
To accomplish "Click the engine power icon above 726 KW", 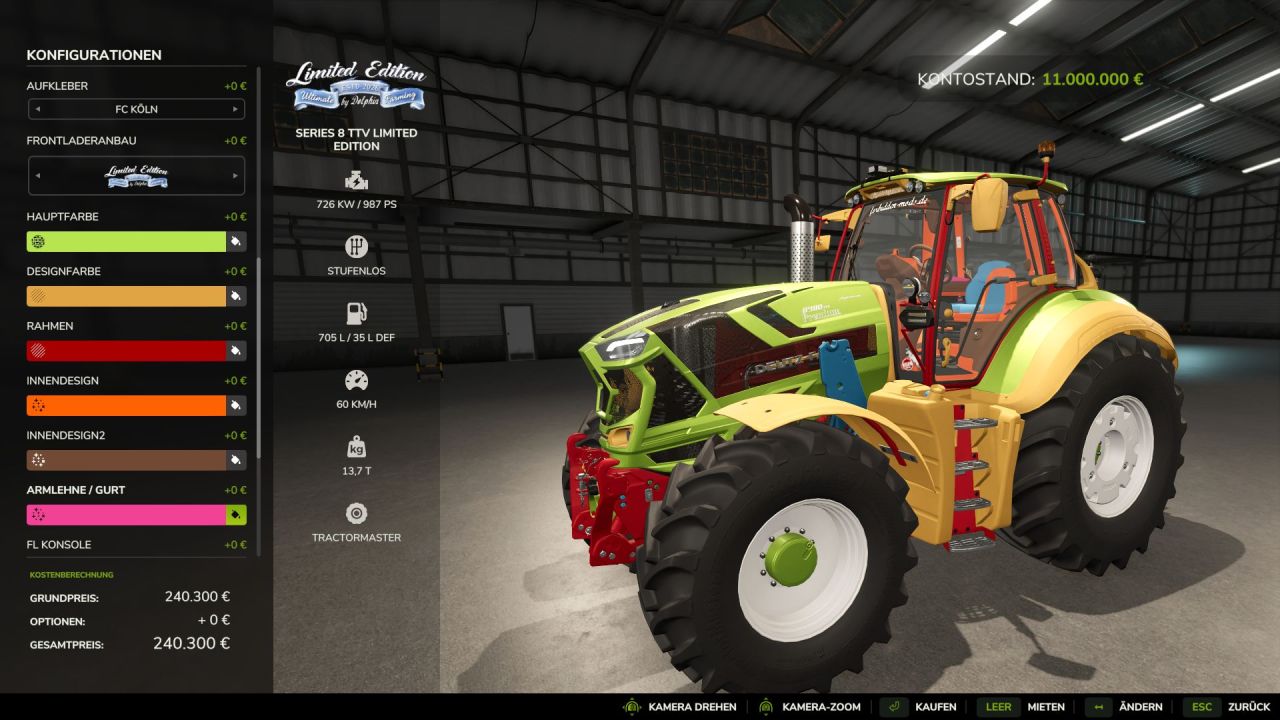I will point(356,181).
